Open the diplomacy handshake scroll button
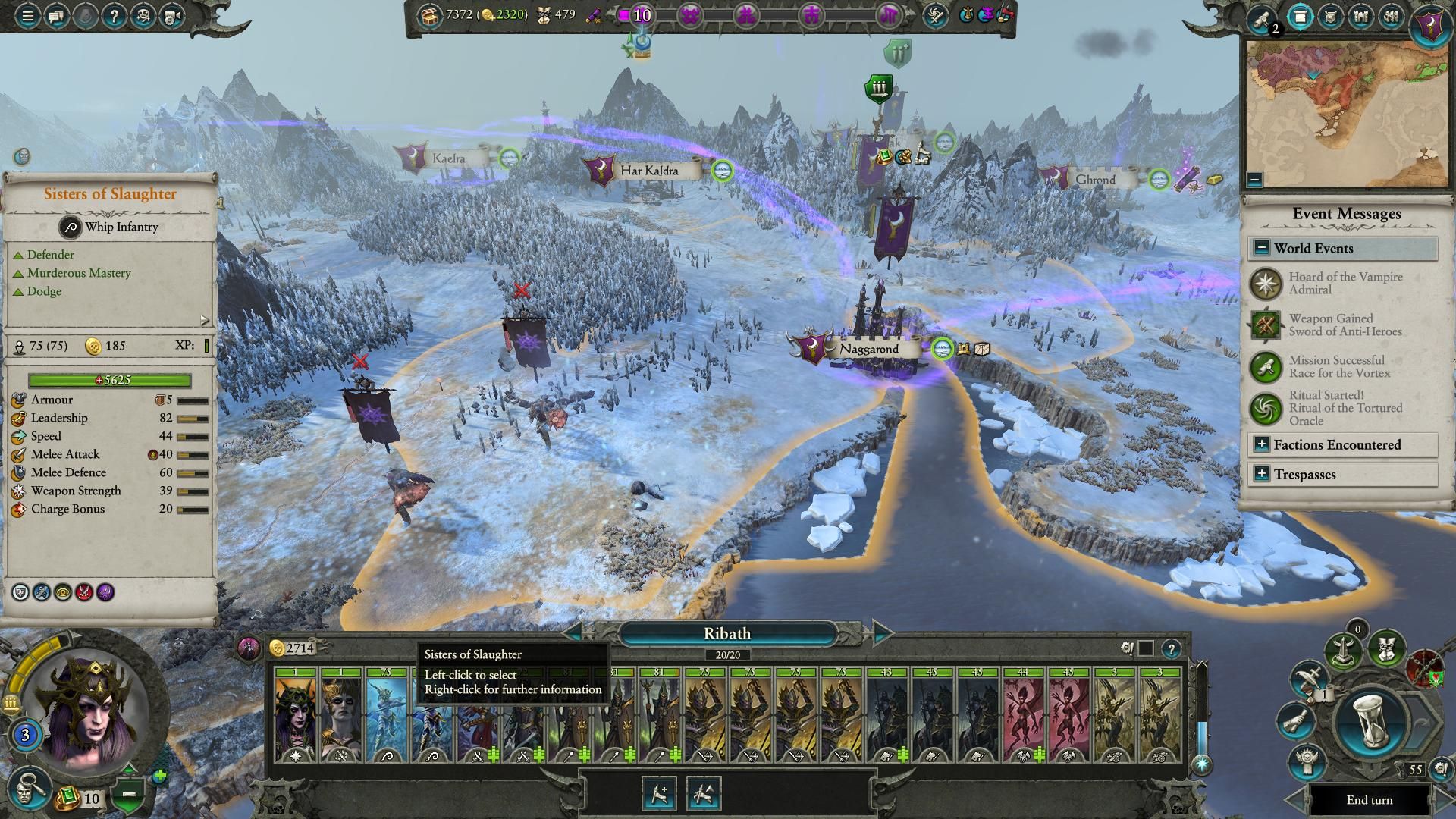 [1295, 720]
